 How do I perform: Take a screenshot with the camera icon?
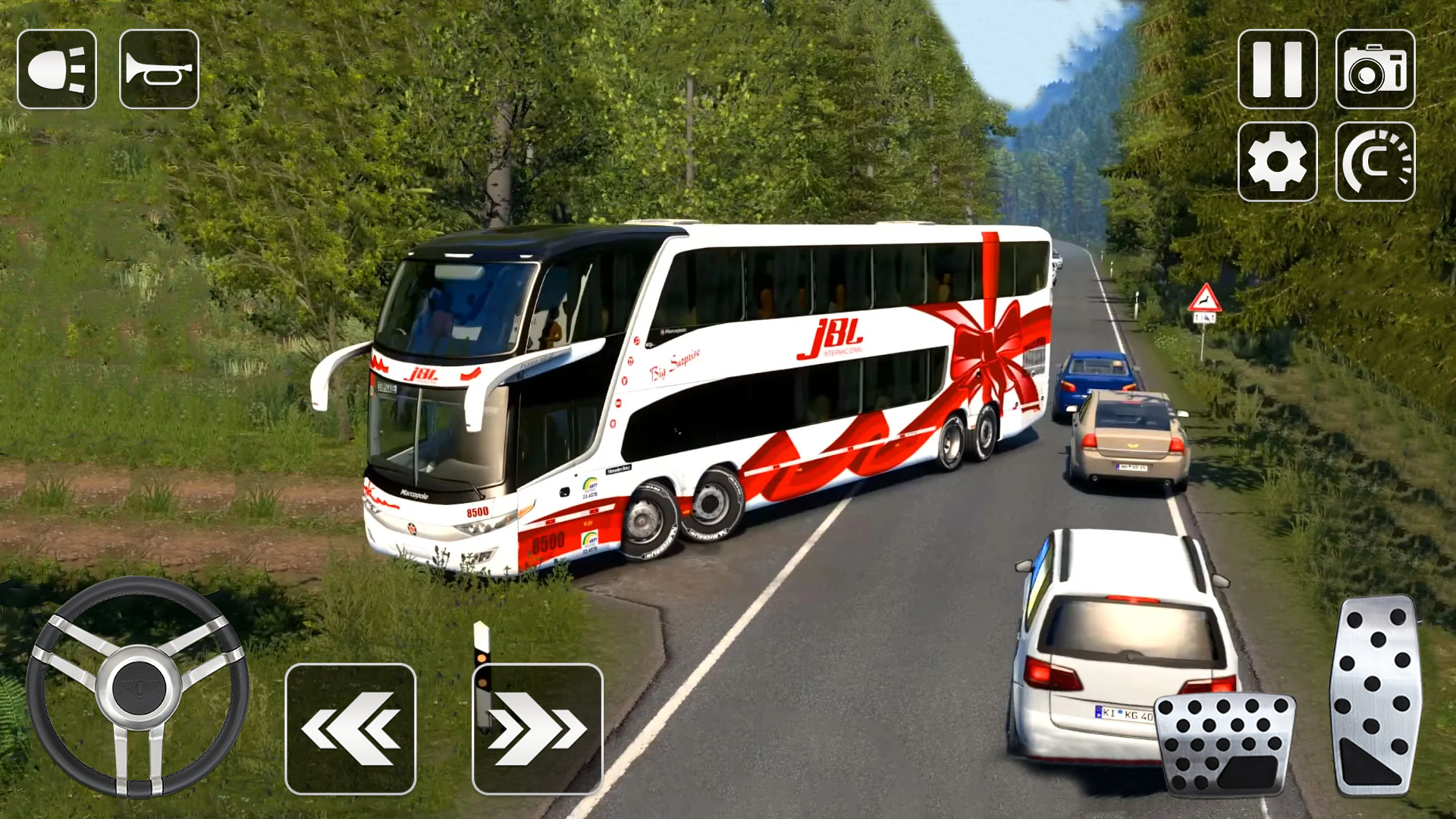tap(1375, 69)
